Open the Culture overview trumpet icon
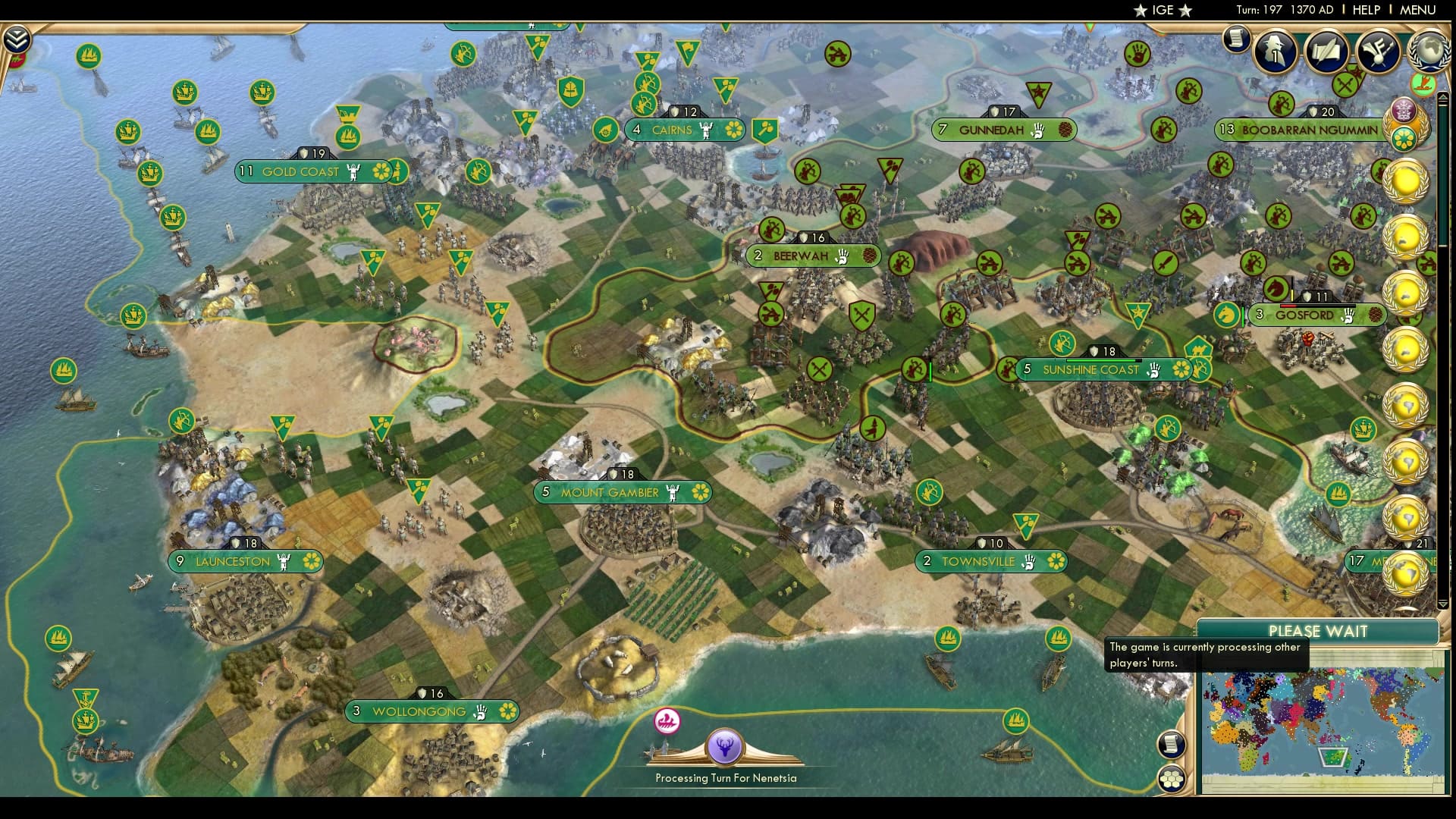This screenshot has height=819, width=1456. [x=1378, y=53]
